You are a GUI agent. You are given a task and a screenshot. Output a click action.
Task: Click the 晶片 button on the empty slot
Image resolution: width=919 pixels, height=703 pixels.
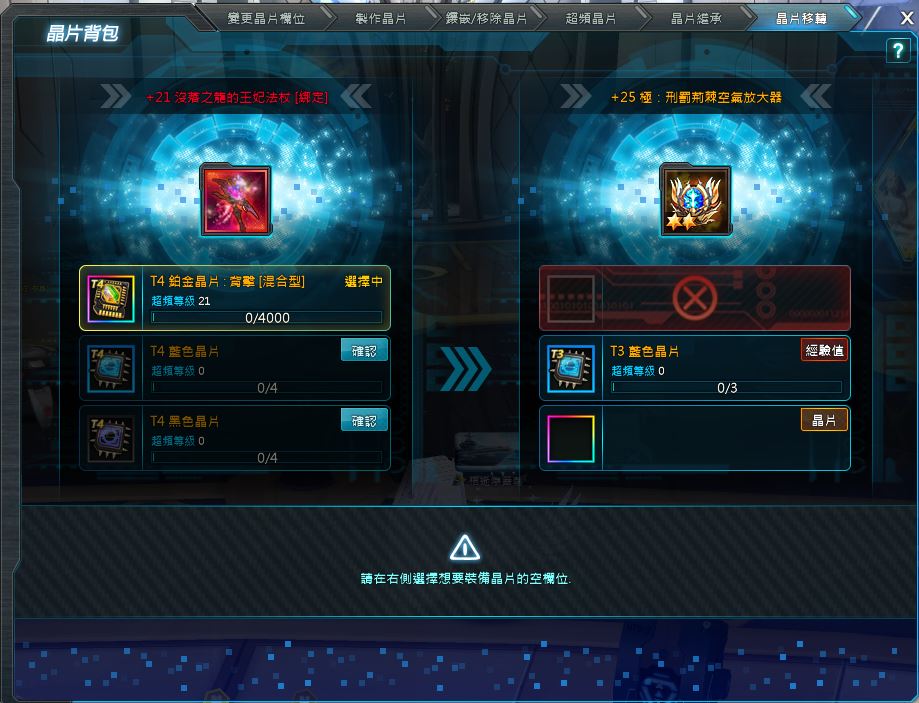pyautogui.click(x=824, y=420)
